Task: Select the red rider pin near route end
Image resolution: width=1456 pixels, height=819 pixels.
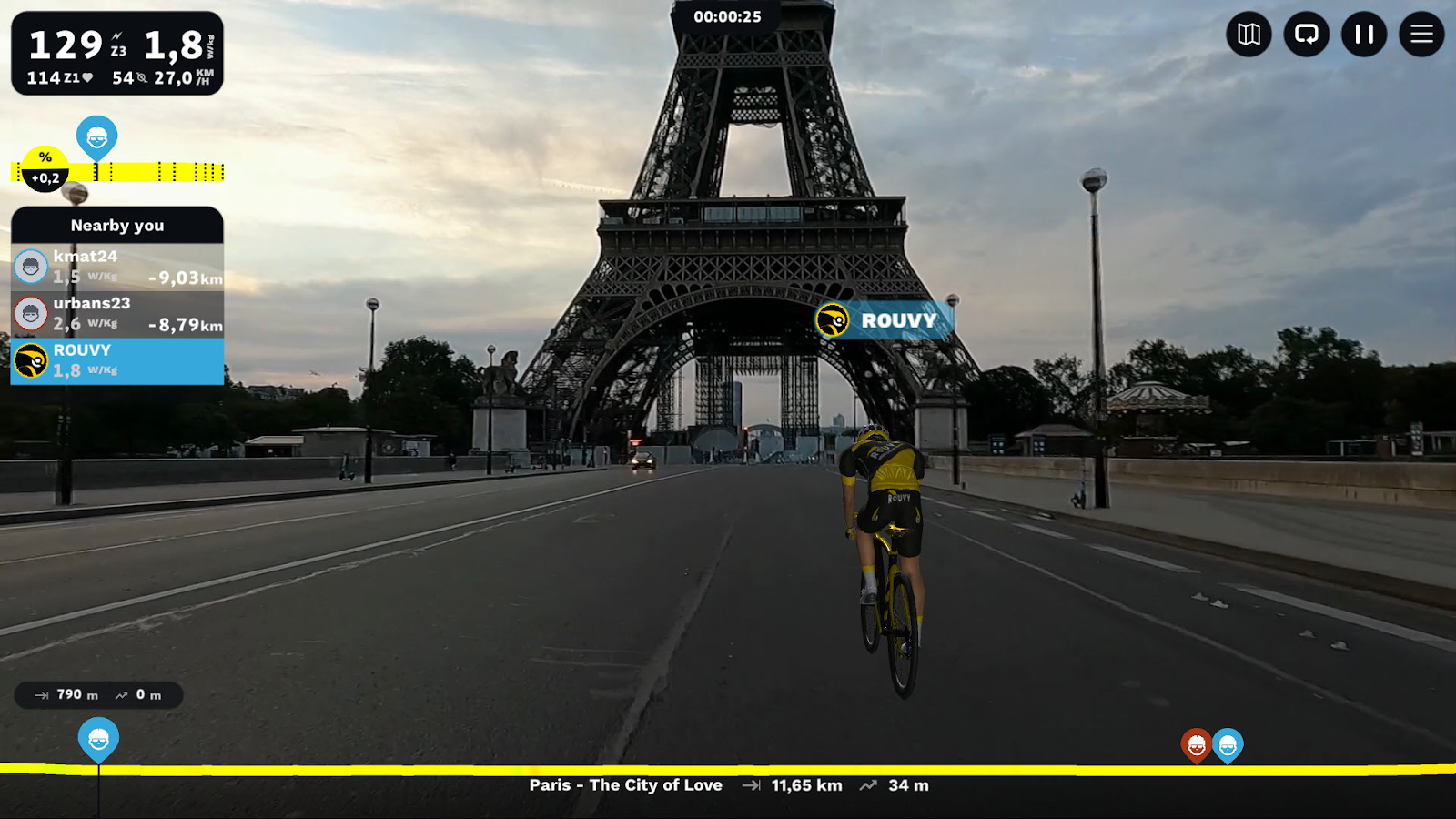Action: pos(1198,743)
